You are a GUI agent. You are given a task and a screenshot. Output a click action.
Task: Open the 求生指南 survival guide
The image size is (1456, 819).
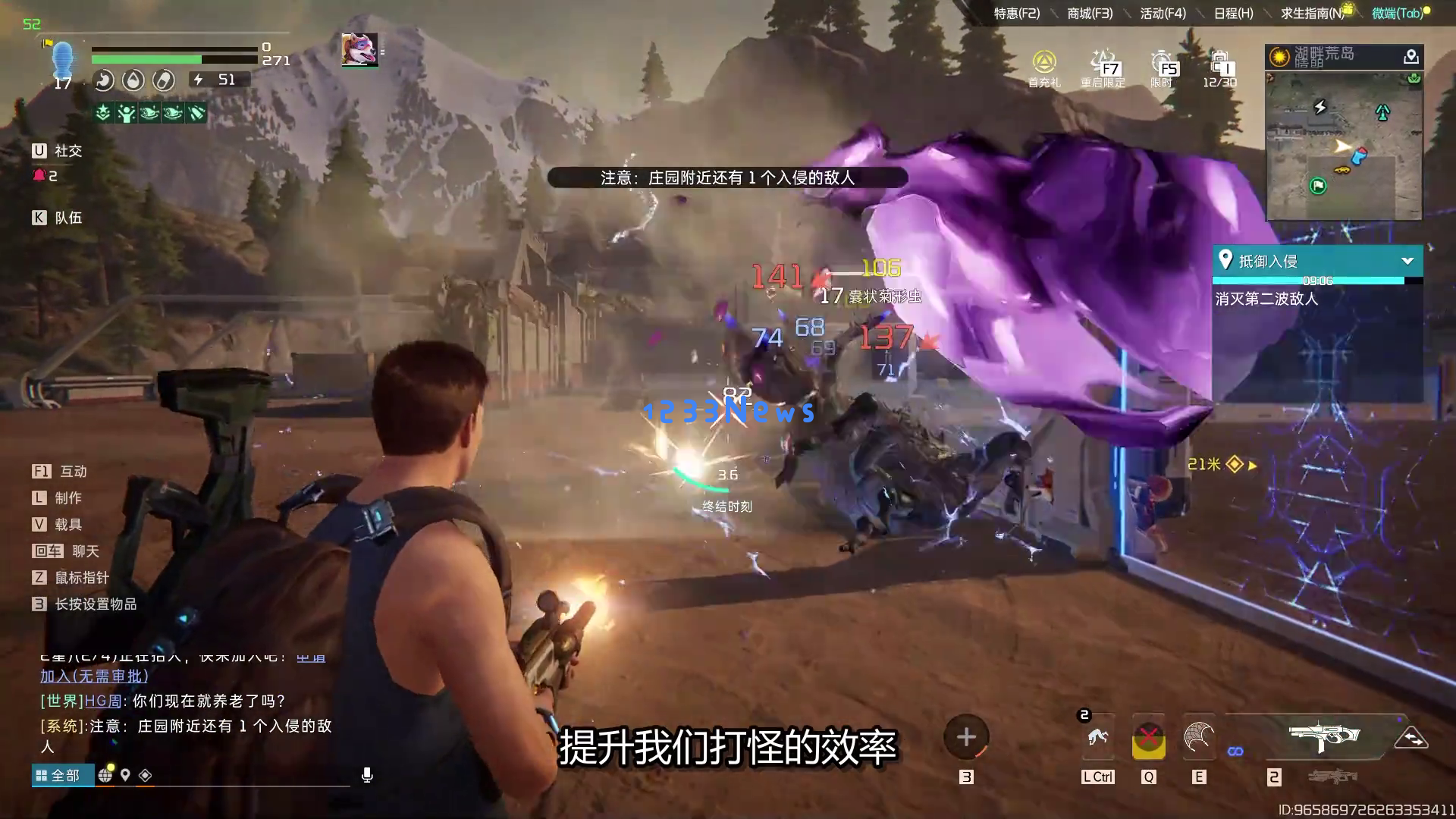[x=1313, y=14]
